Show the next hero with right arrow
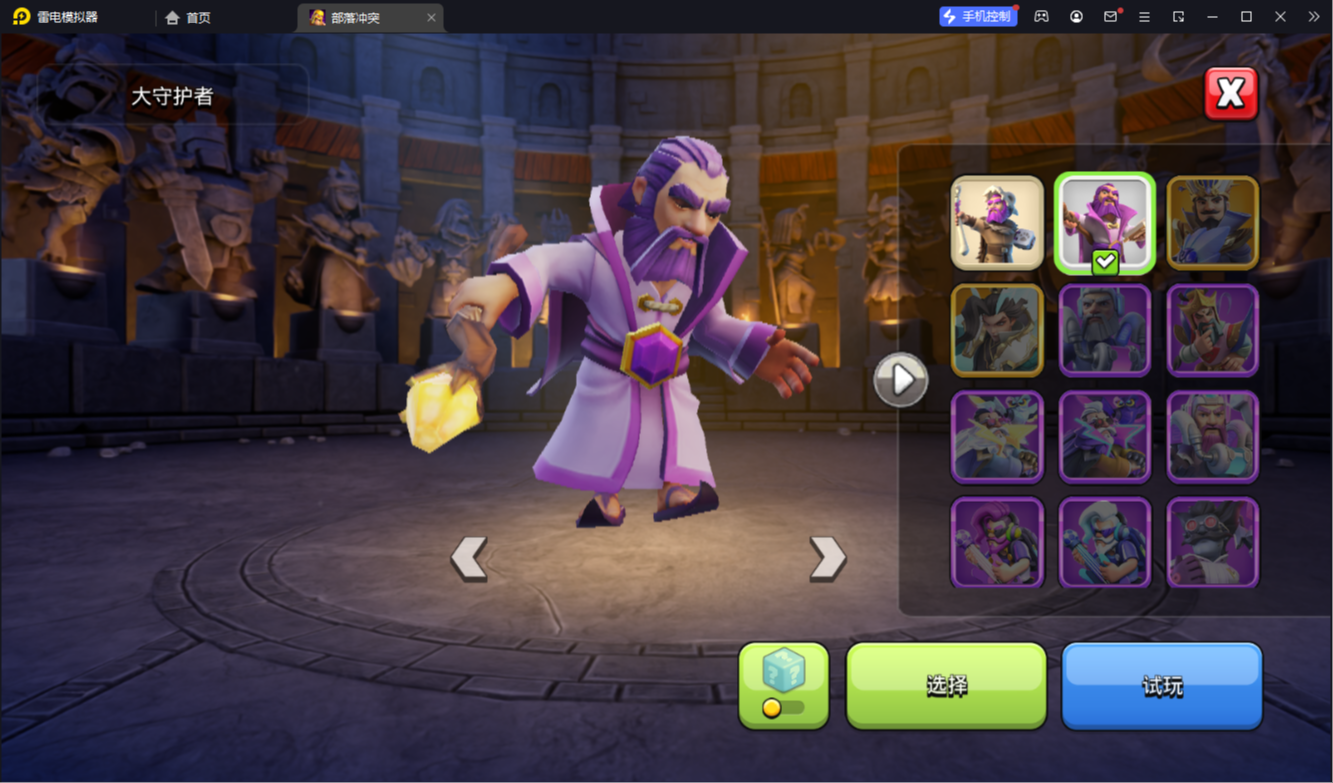The image size is (1333, 783). (827, 558)
